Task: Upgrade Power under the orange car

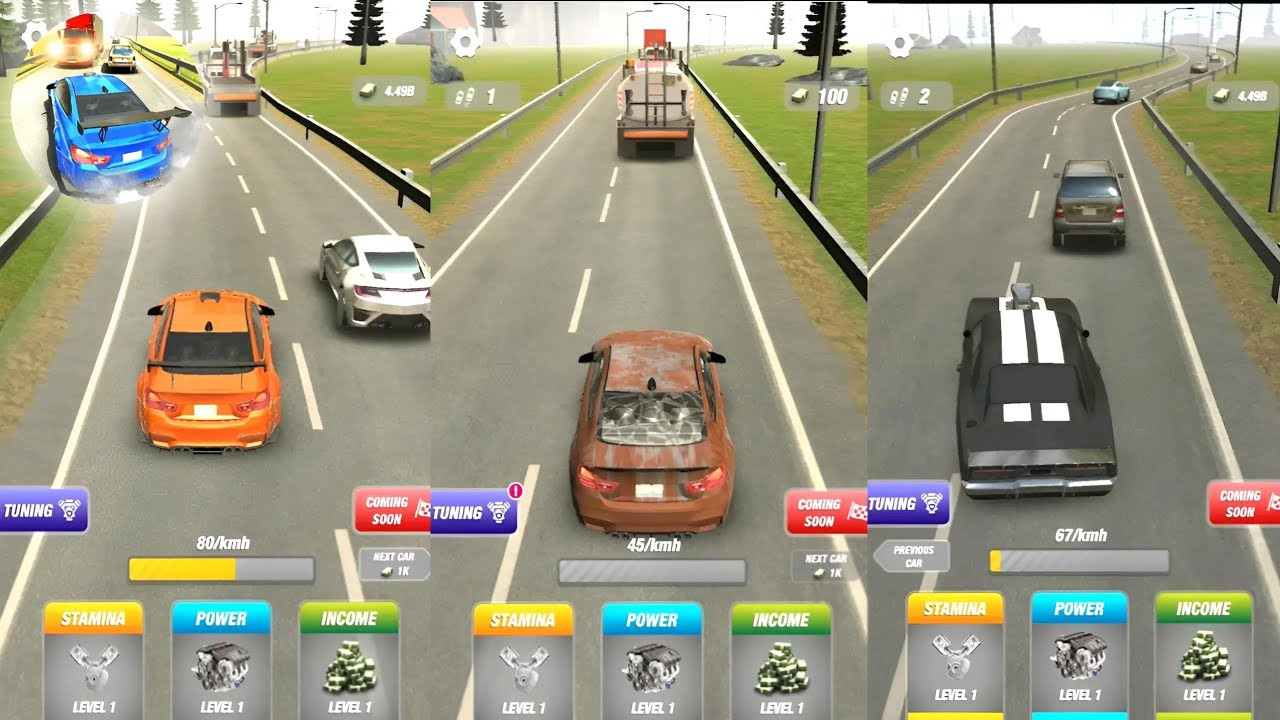Action: pyautogui.click(x=221, y=660)
